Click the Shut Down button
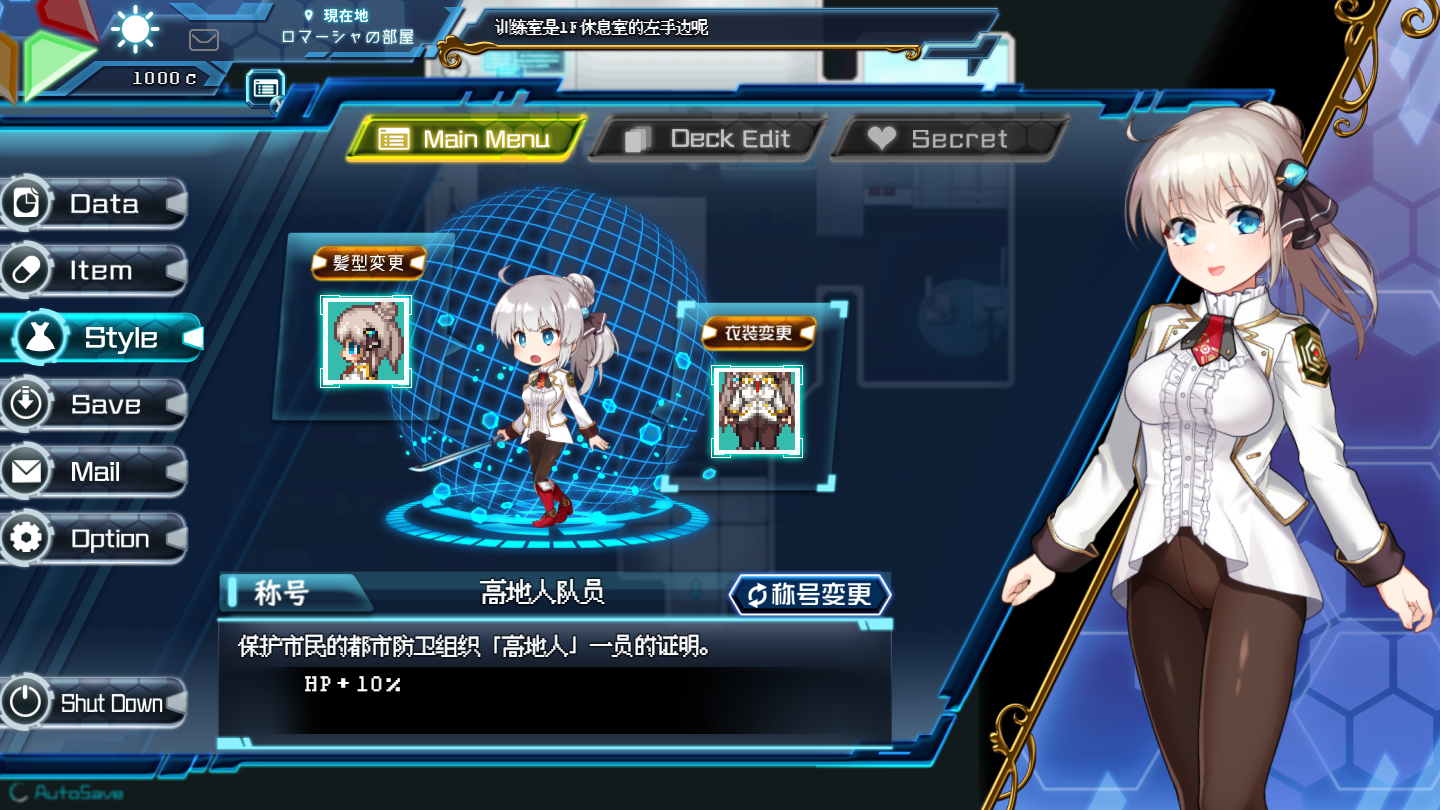Viewport: 1440px width, 810px height. [x=95, y=703]
